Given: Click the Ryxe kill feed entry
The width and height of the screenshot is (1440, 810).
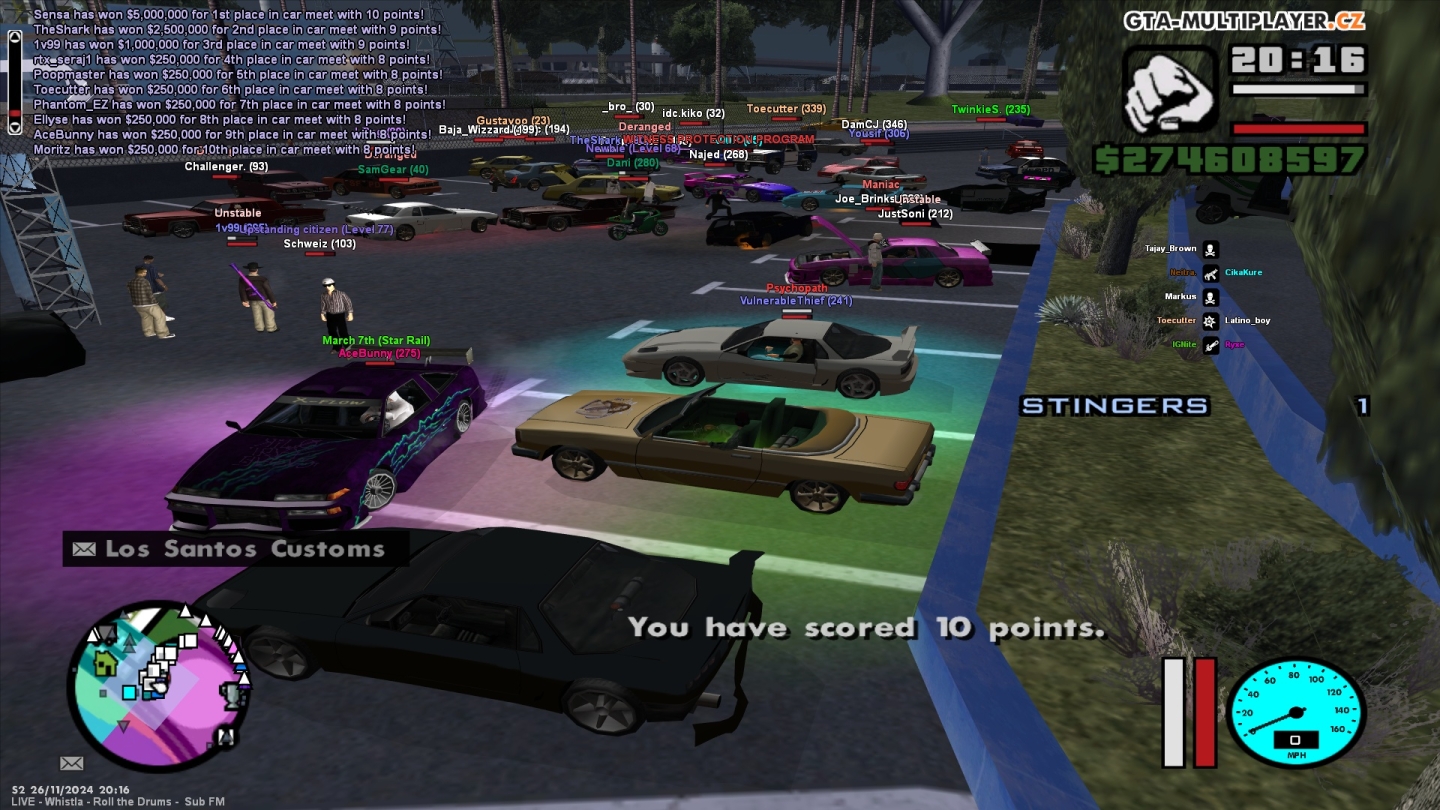Looking at the screenshot, I should (1234, 344).
